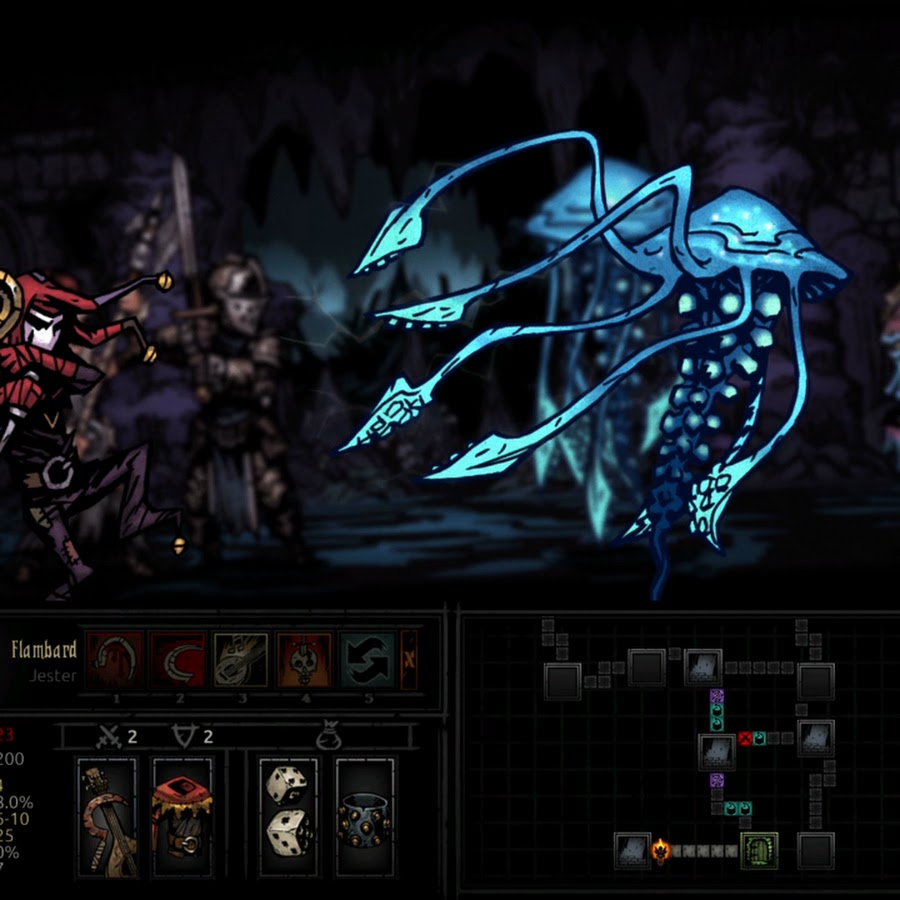Activate the lute Battle Ballad skill

click(x=240, y=660)
